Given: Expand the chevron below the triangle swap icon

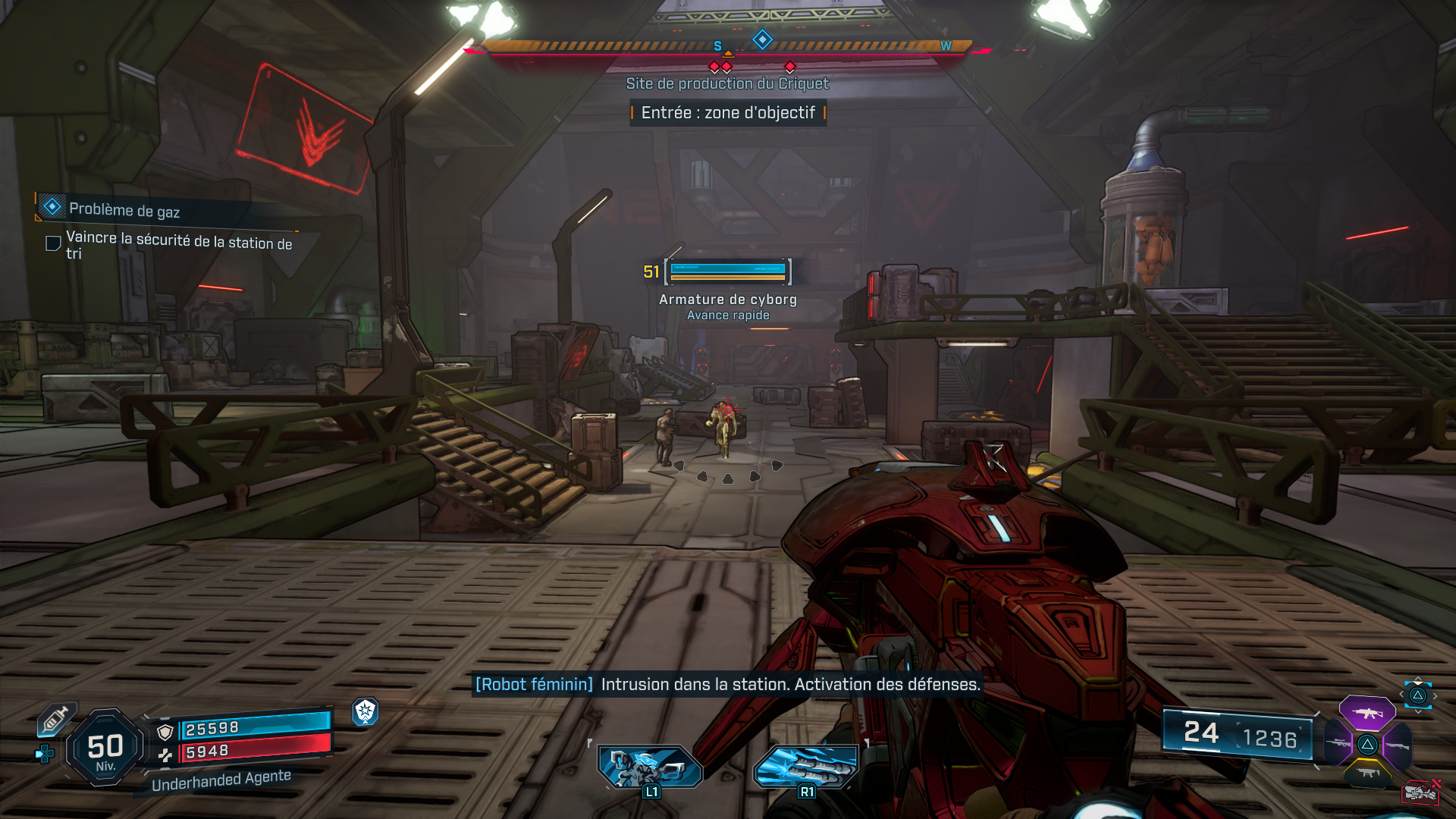Looking at the screenshot, I should click(x=1417, y=712).
